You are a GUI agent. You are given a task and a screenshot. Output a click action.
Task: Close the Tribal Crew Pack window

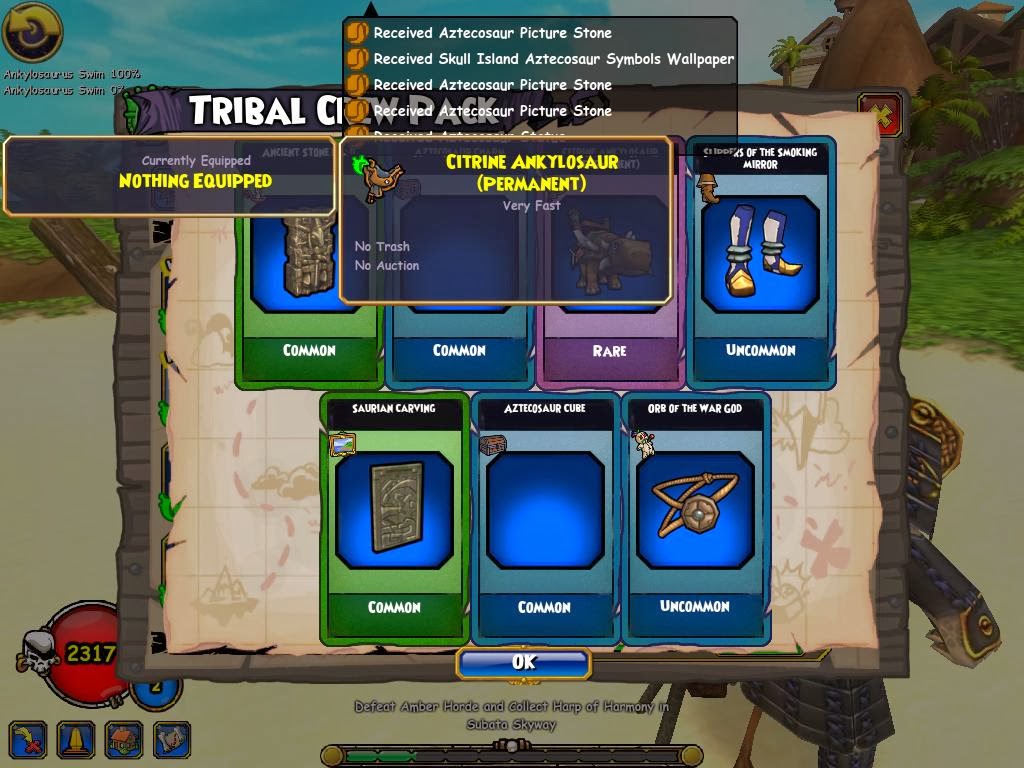point(881,115)
